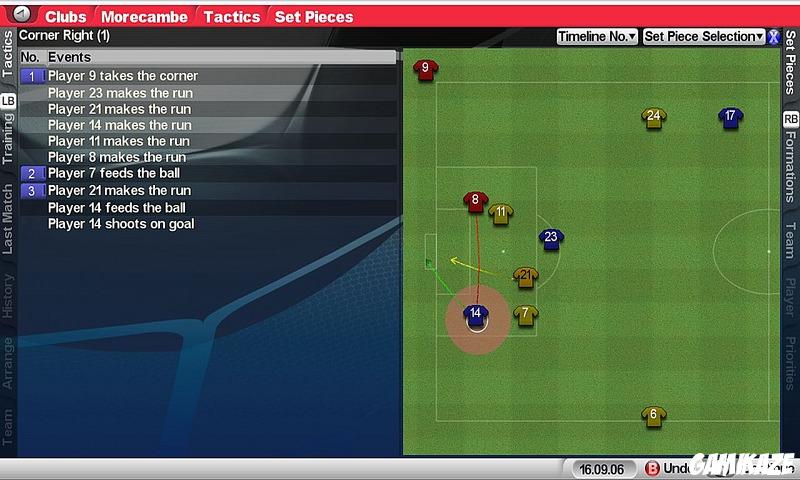The height and width of the screenshot is (480, 800).
Task: Click the back arrow button
Action: tap(23, 15)
